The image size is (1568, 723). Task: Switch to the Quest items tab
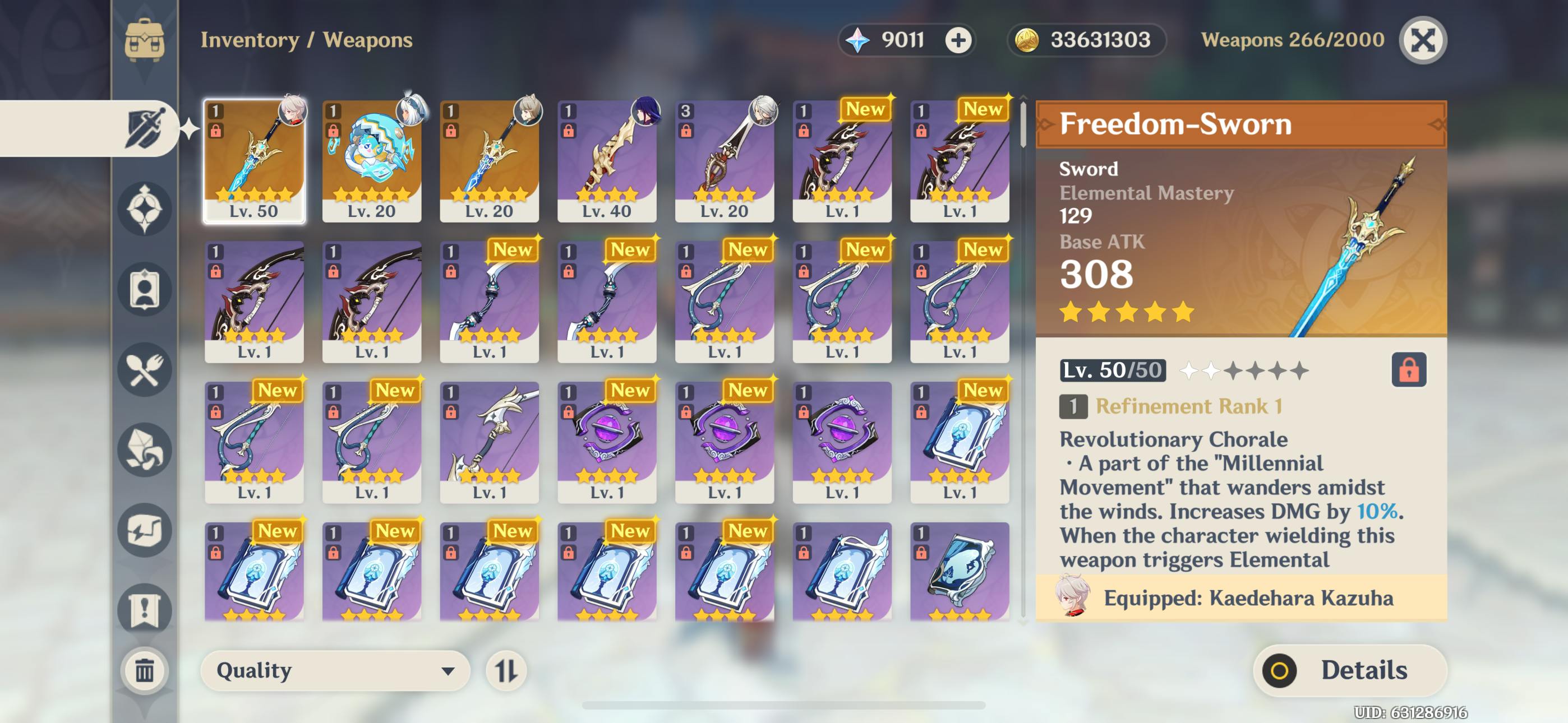[144, 609]
